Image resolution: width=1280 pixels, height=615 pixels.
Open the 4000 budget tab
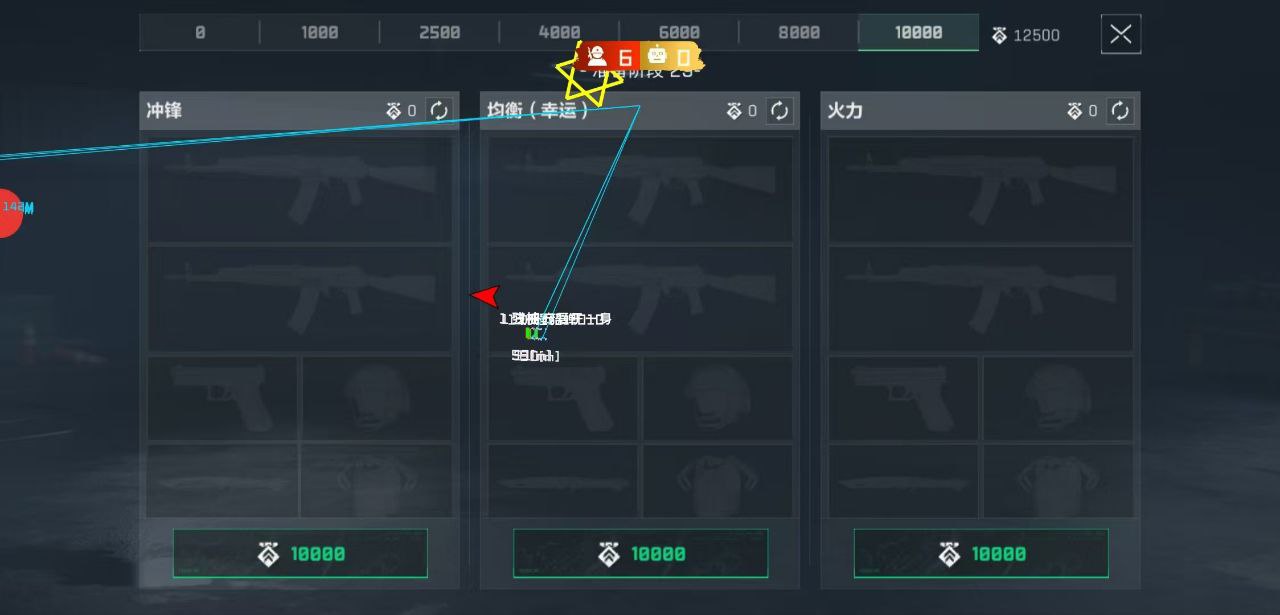[x=559, y=33]
